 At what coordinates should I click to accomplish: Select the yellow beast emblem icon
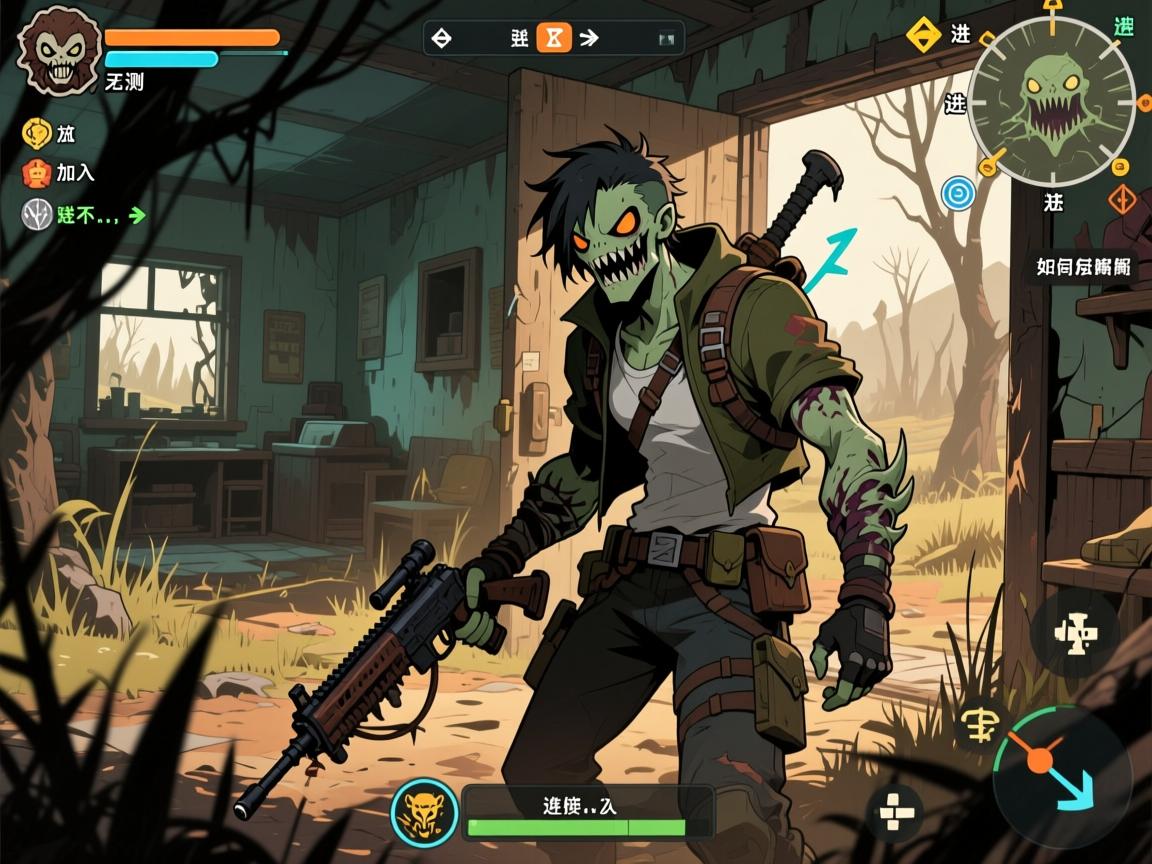(x=424, y=808)
